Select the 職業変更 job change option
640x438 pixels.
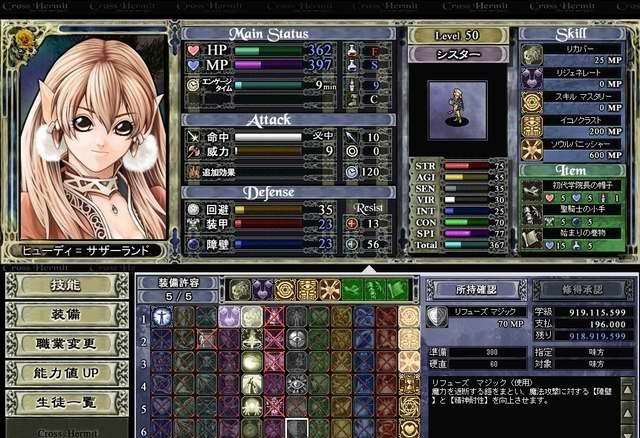click(65, 344)
